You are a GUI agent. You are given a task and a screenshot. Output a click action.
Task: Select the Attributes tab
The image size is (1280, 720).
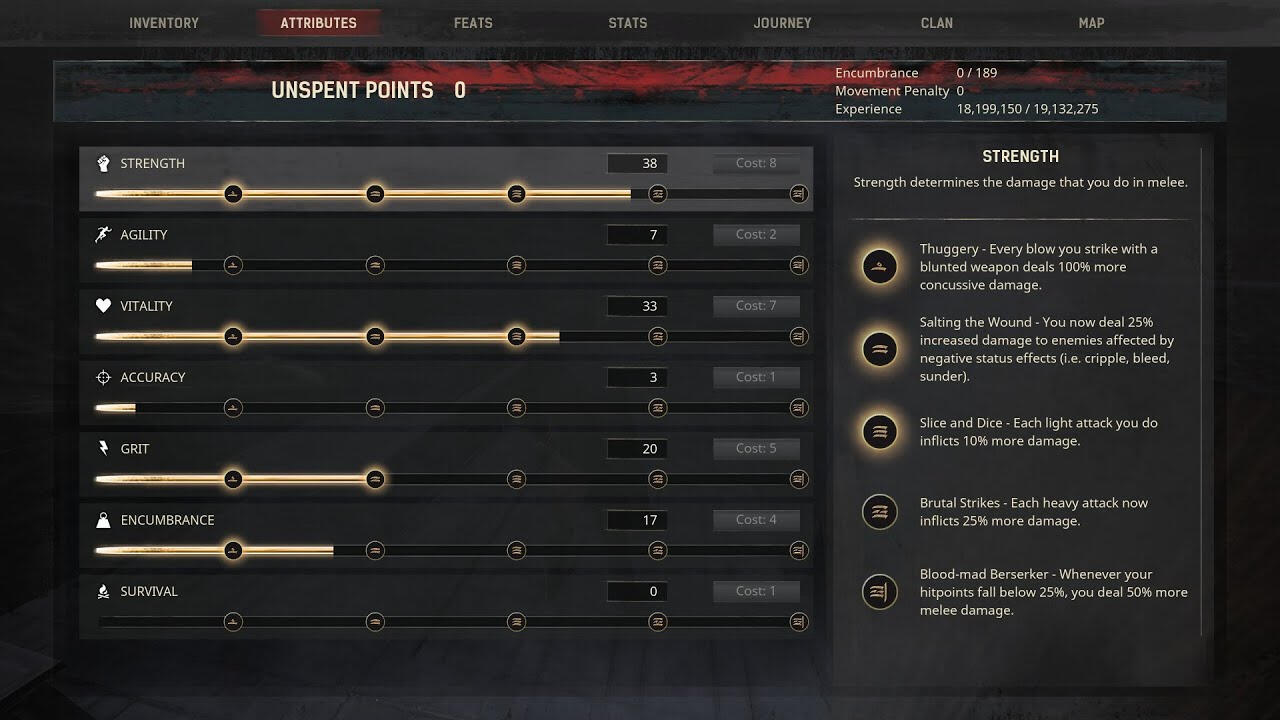click(318, 23)
